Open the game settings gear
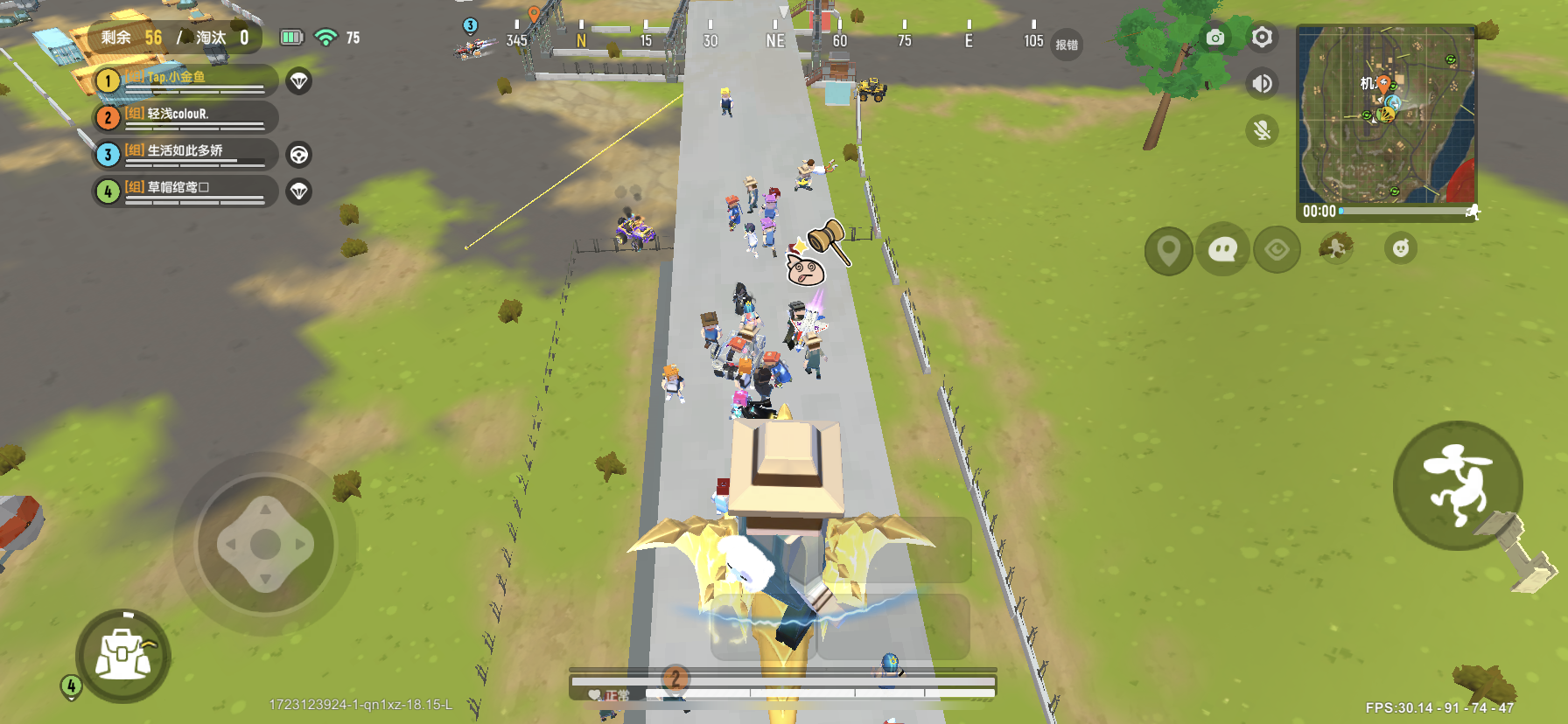The image size is (1568, 724). point(1260,38)
